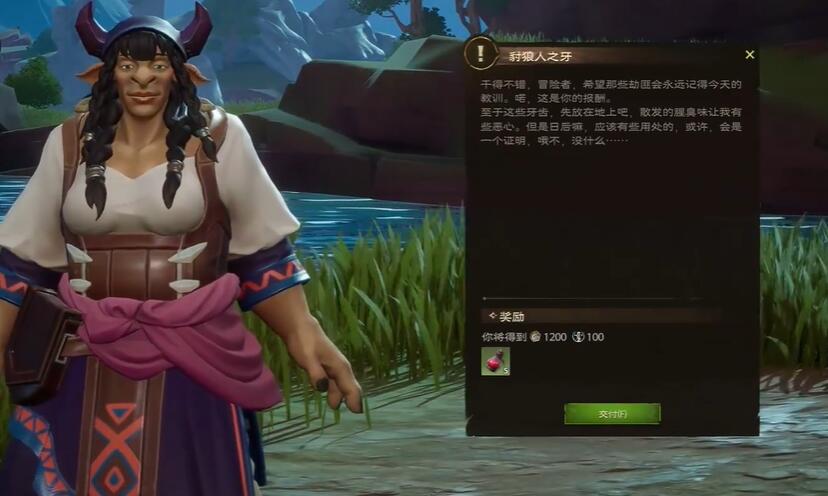Image resolution: width=828 pixels, height=496 pixels.
Task: Close the quest dialog window
Action: (x=750, y=55)
